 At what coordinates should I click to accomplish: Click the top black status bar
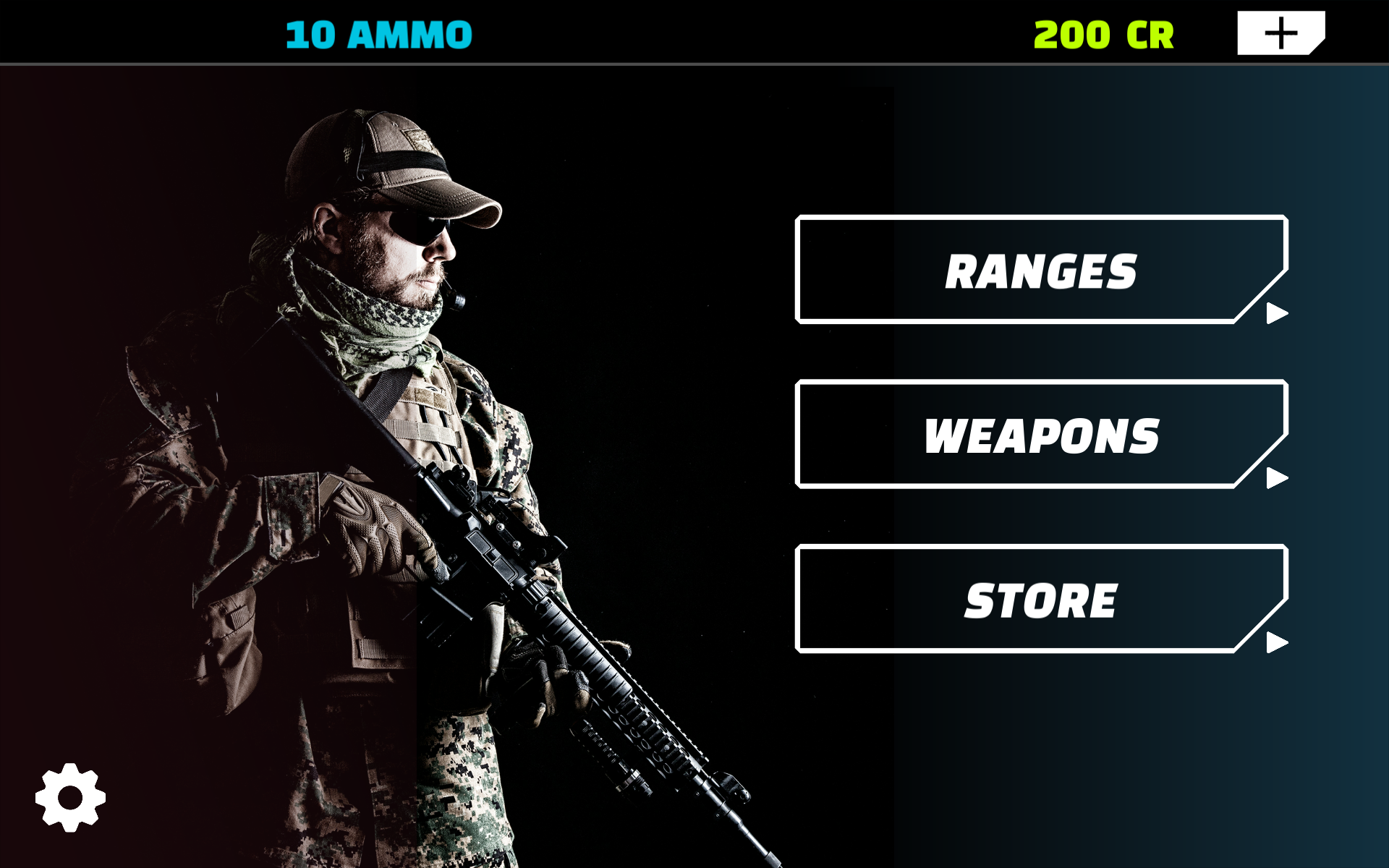click(x=694, y=33)
